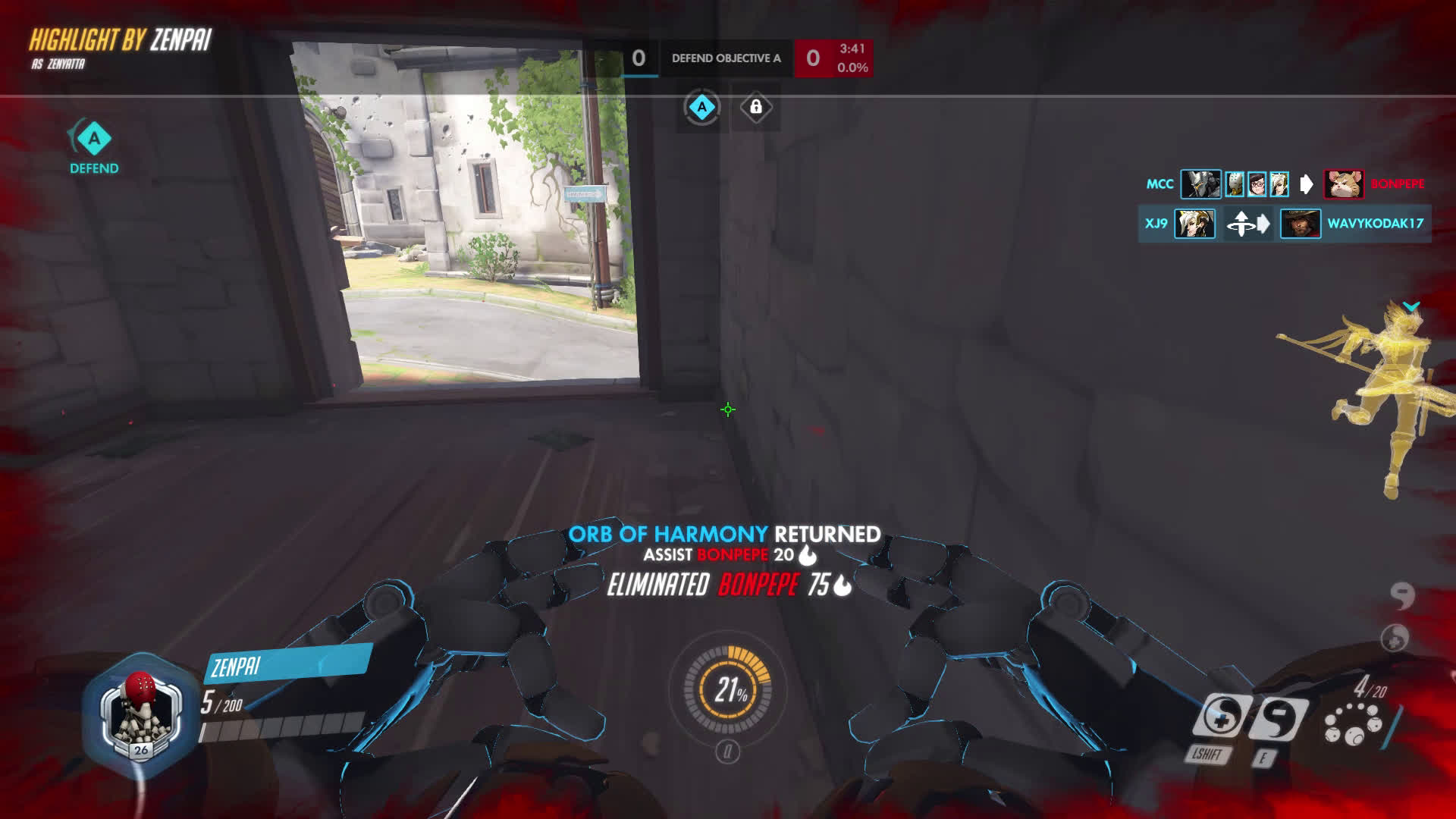Click the Defend Objective A banner
The height and width of the screenshot is (819, 1456).
pos(726,58)
